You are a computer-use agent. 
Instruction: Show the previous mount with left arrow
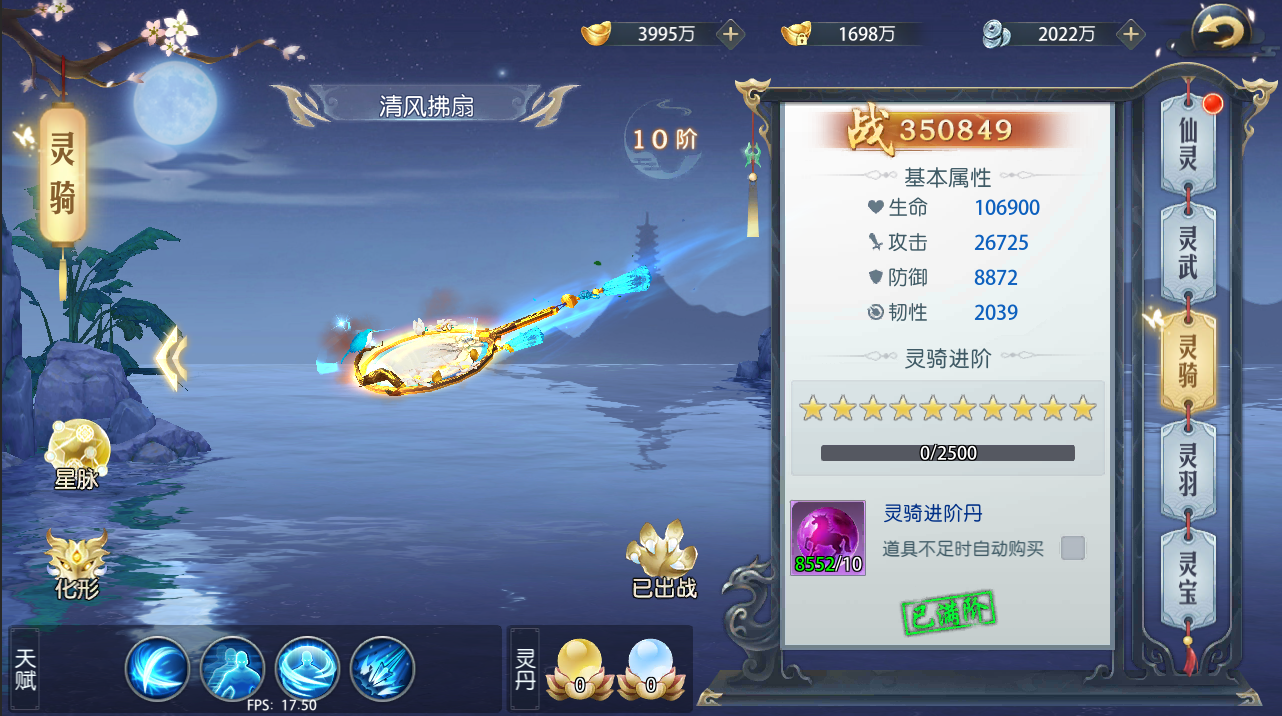[172, 358]
